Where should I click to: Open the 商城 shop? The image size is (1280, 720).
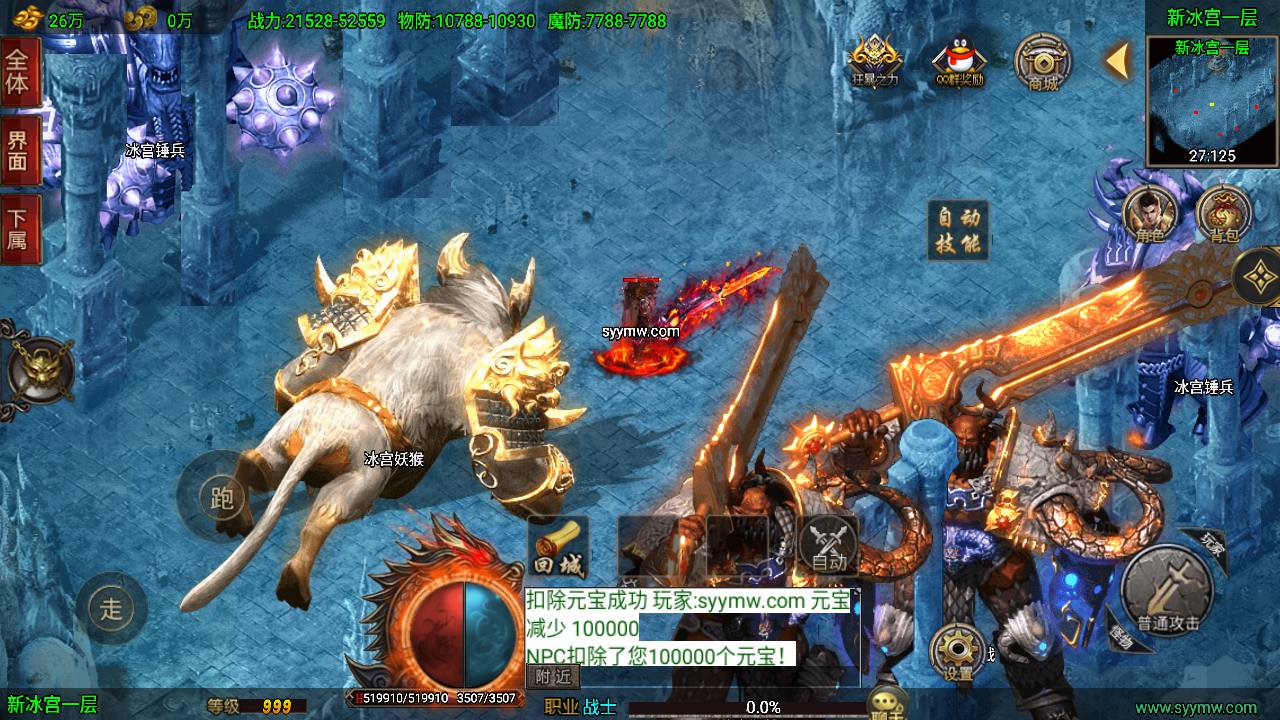(x=1043, y=62)
